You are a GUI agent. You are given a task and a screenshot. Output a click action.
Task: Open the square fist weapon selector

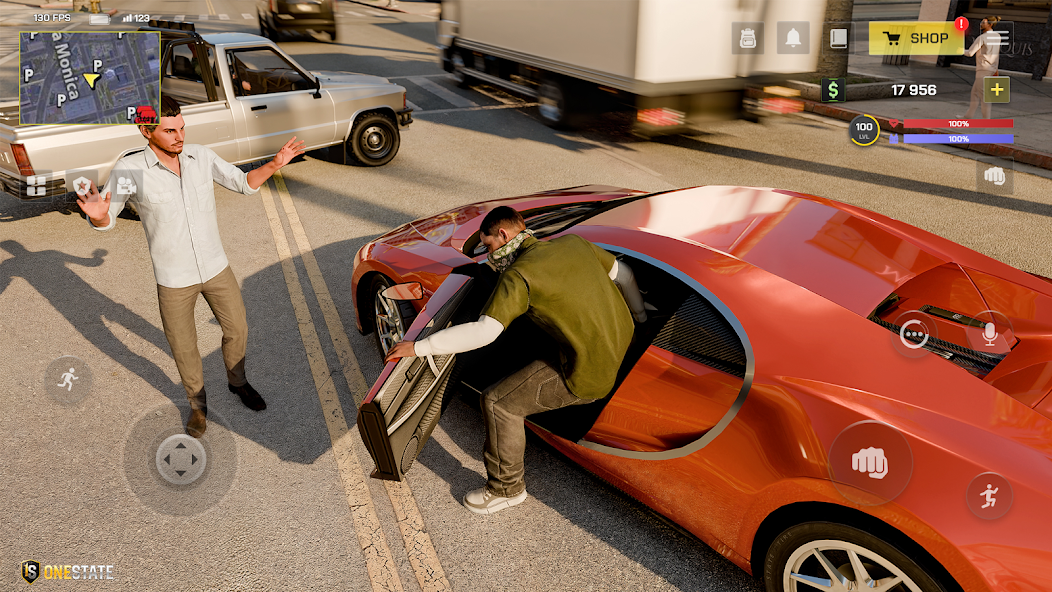[994, 176]
